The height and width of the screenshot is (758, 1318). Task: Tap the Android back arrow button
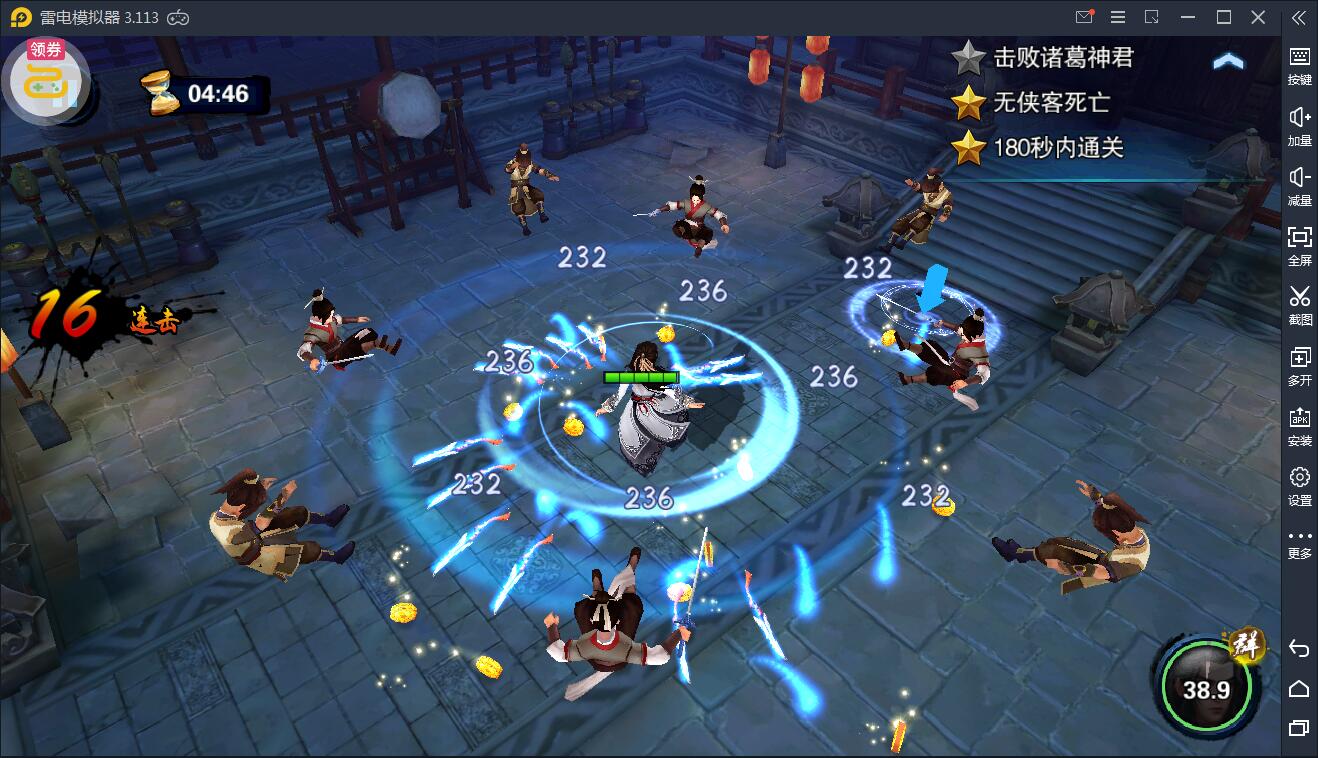coord(1299,649)
